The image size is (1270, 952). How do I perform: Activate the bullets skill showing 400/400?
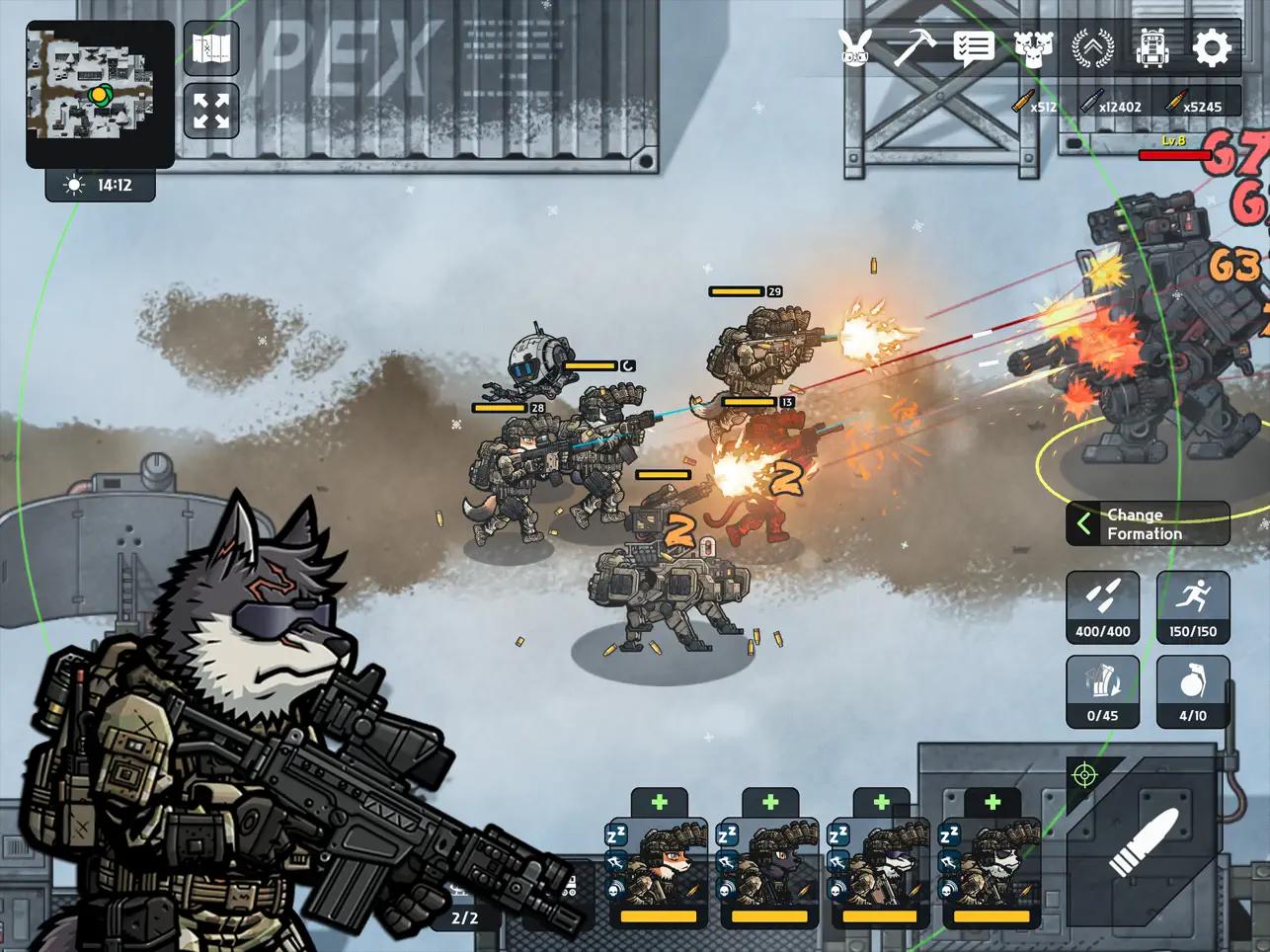click(x=1103, y=606)
